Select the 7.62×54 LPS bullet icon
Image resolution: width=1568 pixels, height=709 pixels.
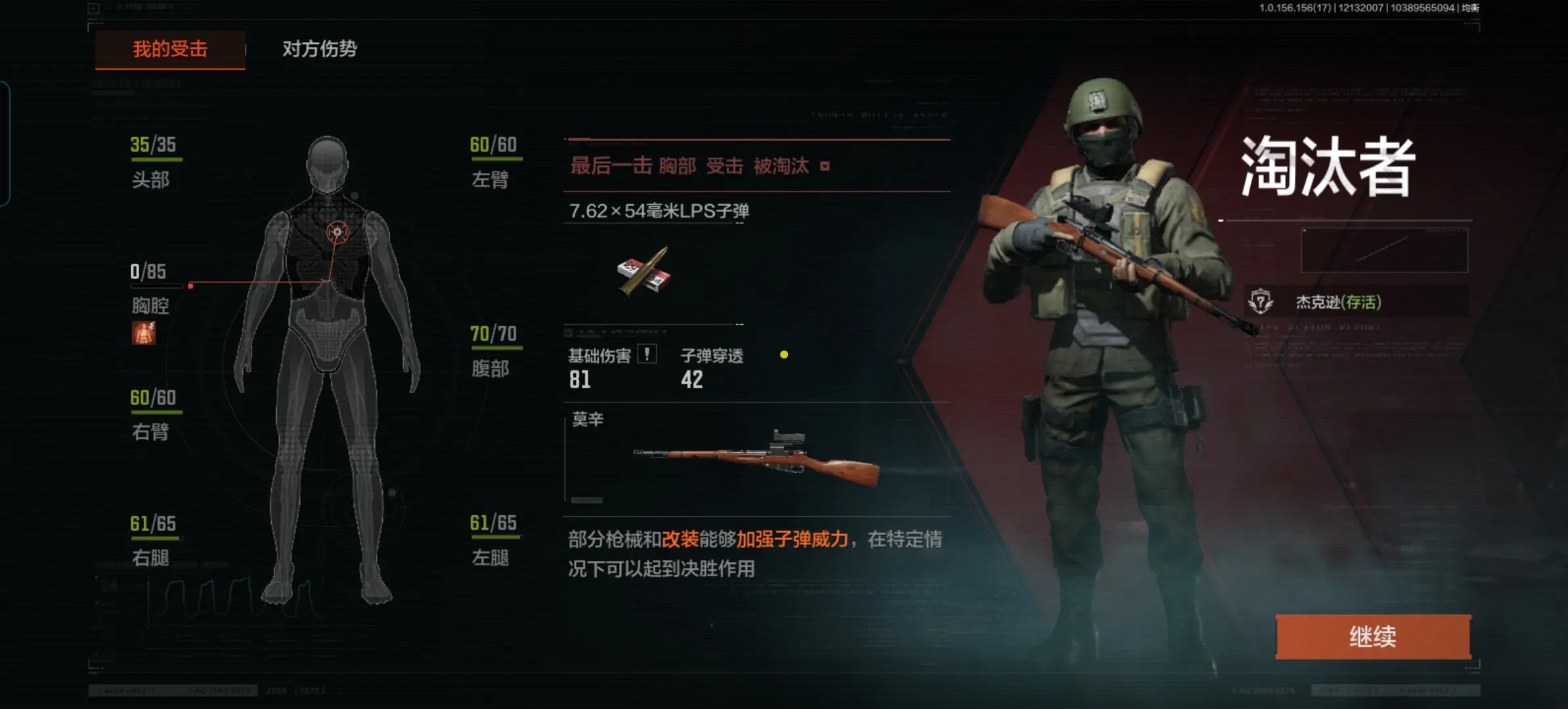pyautogui.click(x=644, y=272)
